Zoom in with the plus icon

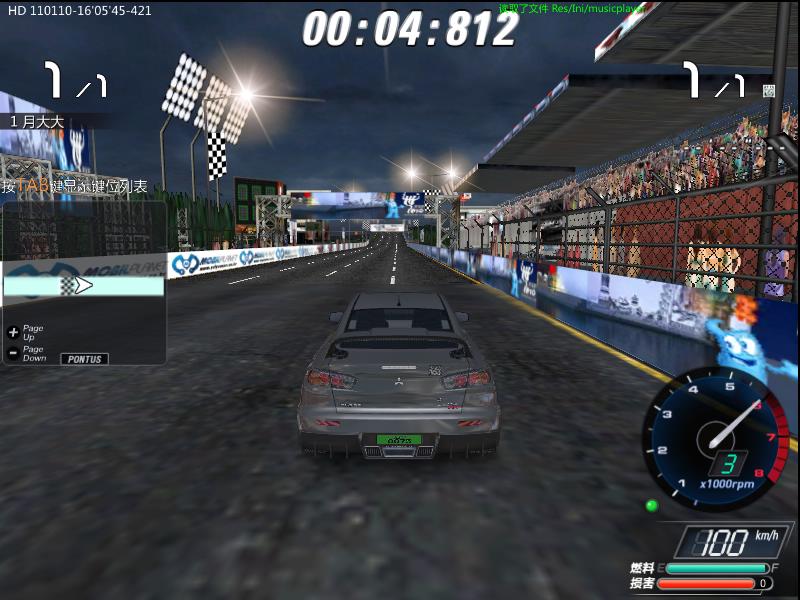click(13, 332)
